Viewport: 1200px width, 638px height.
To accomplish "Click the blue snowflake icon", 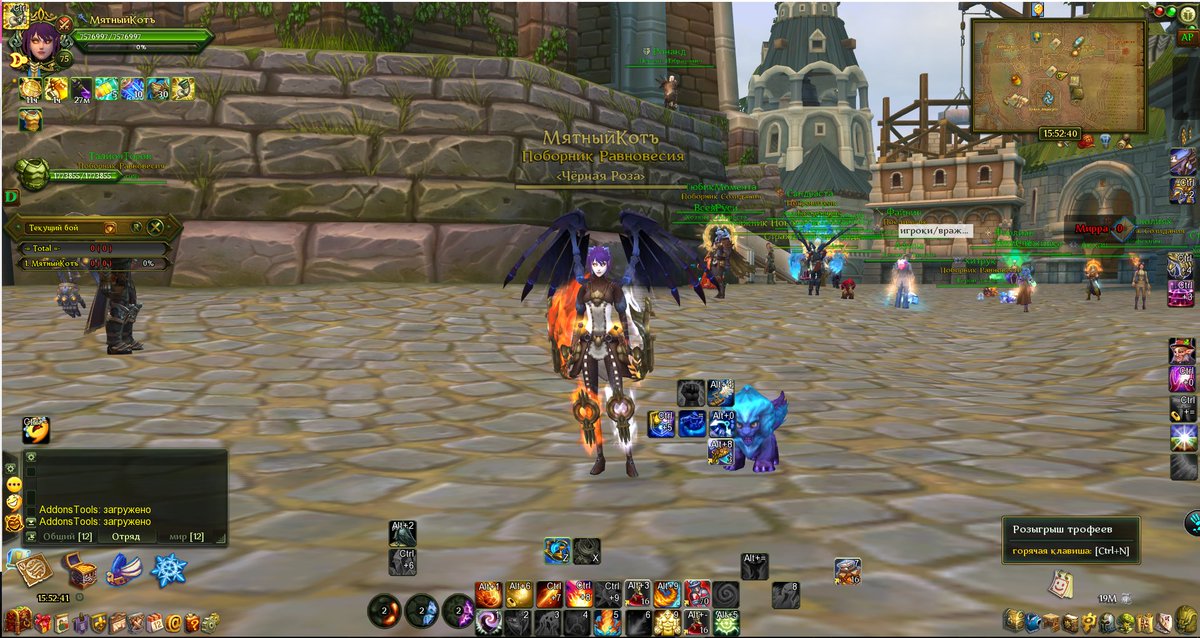I will click(x=169, y=570).
